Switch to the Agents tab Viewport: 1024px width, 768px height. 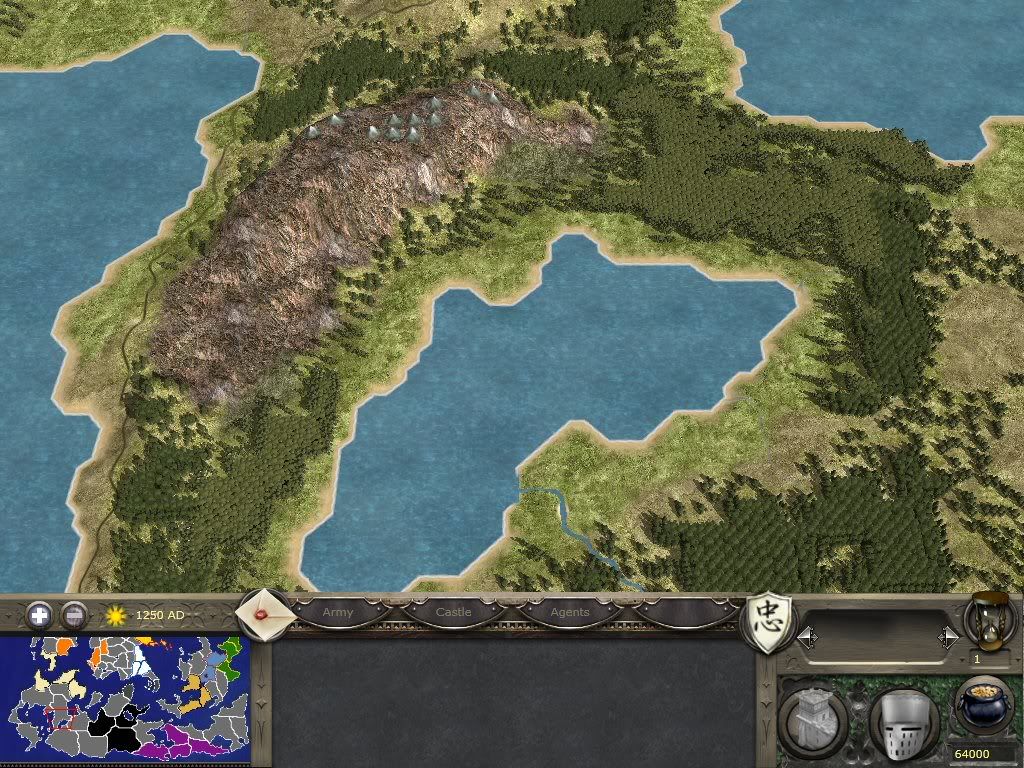pos(570,612)
